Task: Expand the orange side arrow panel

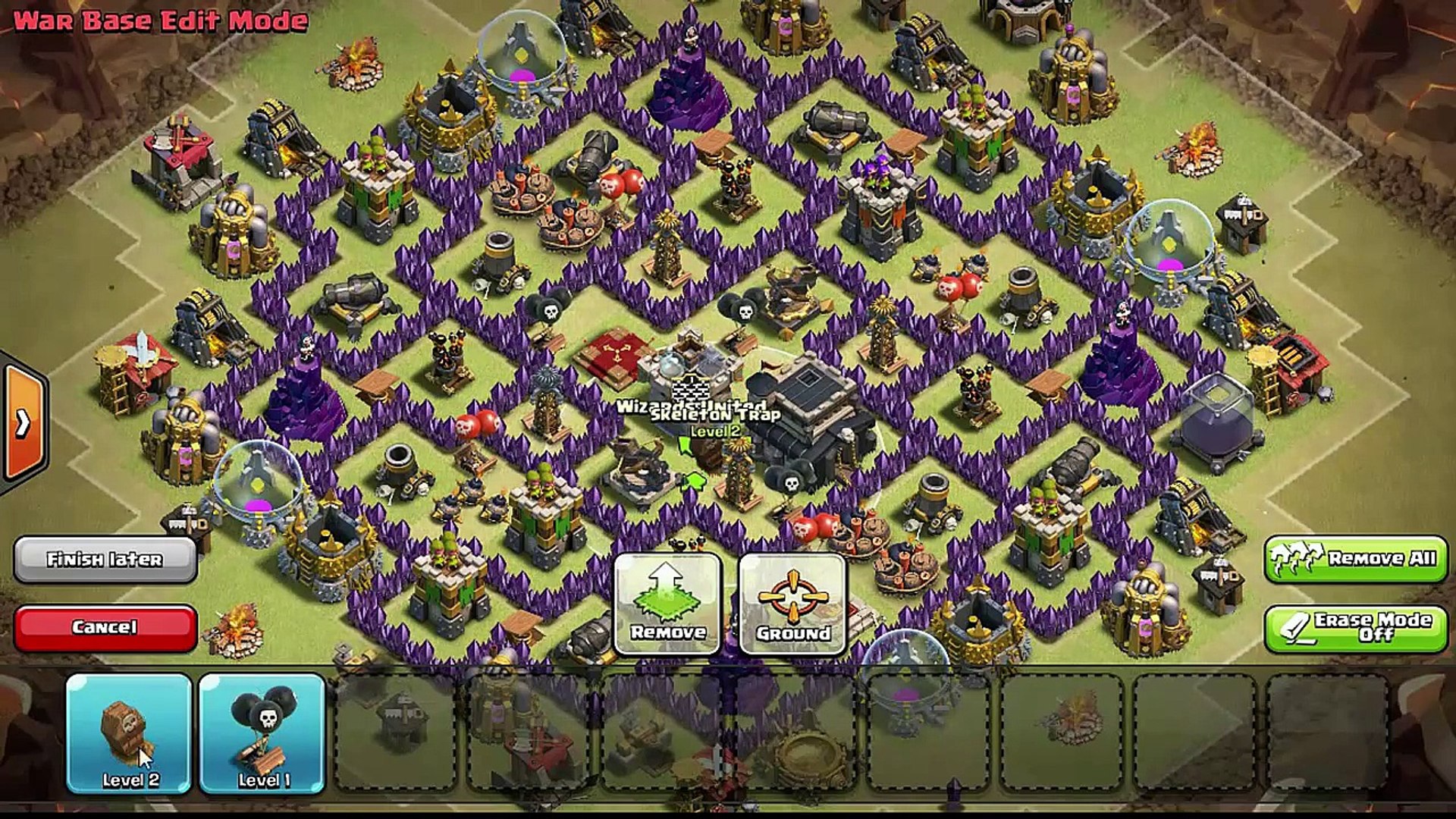Action: pos(24,423)
